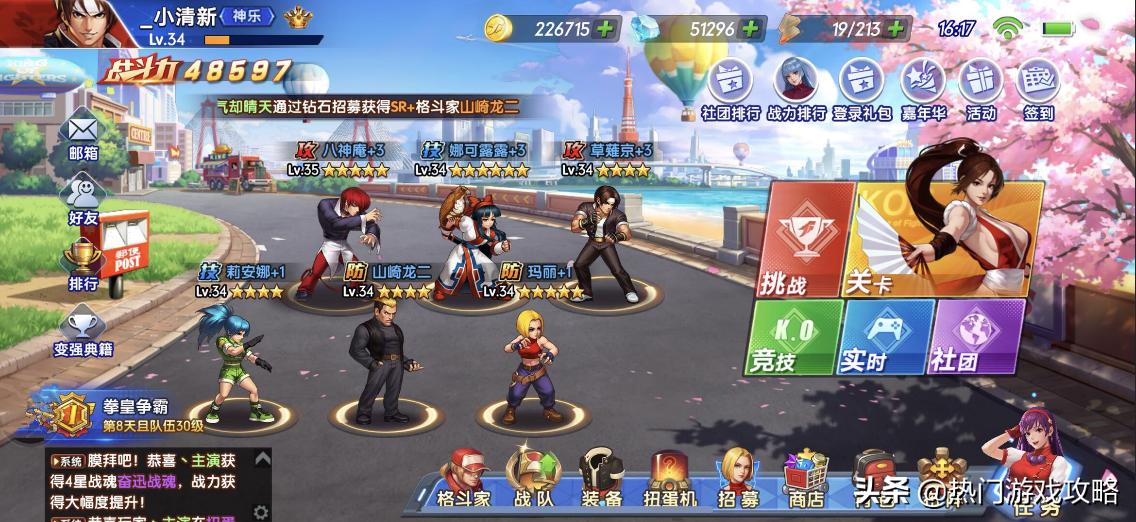
Task: Check the 邮箱 mailbox
Action: click(83, 138)
